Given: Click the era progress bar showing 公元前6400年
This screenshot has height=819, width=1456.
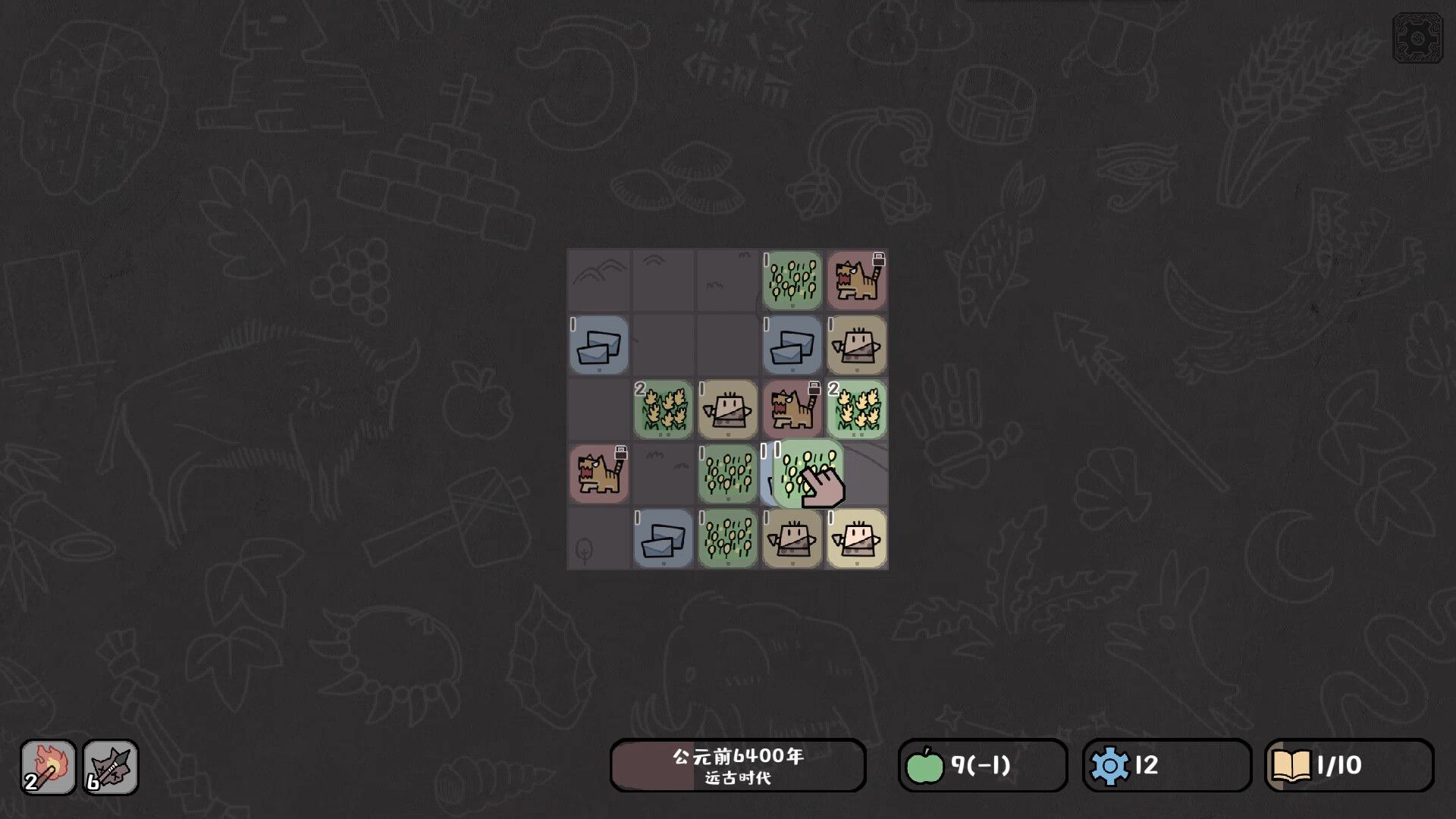Looking at the screenshot, I should 737,755.
